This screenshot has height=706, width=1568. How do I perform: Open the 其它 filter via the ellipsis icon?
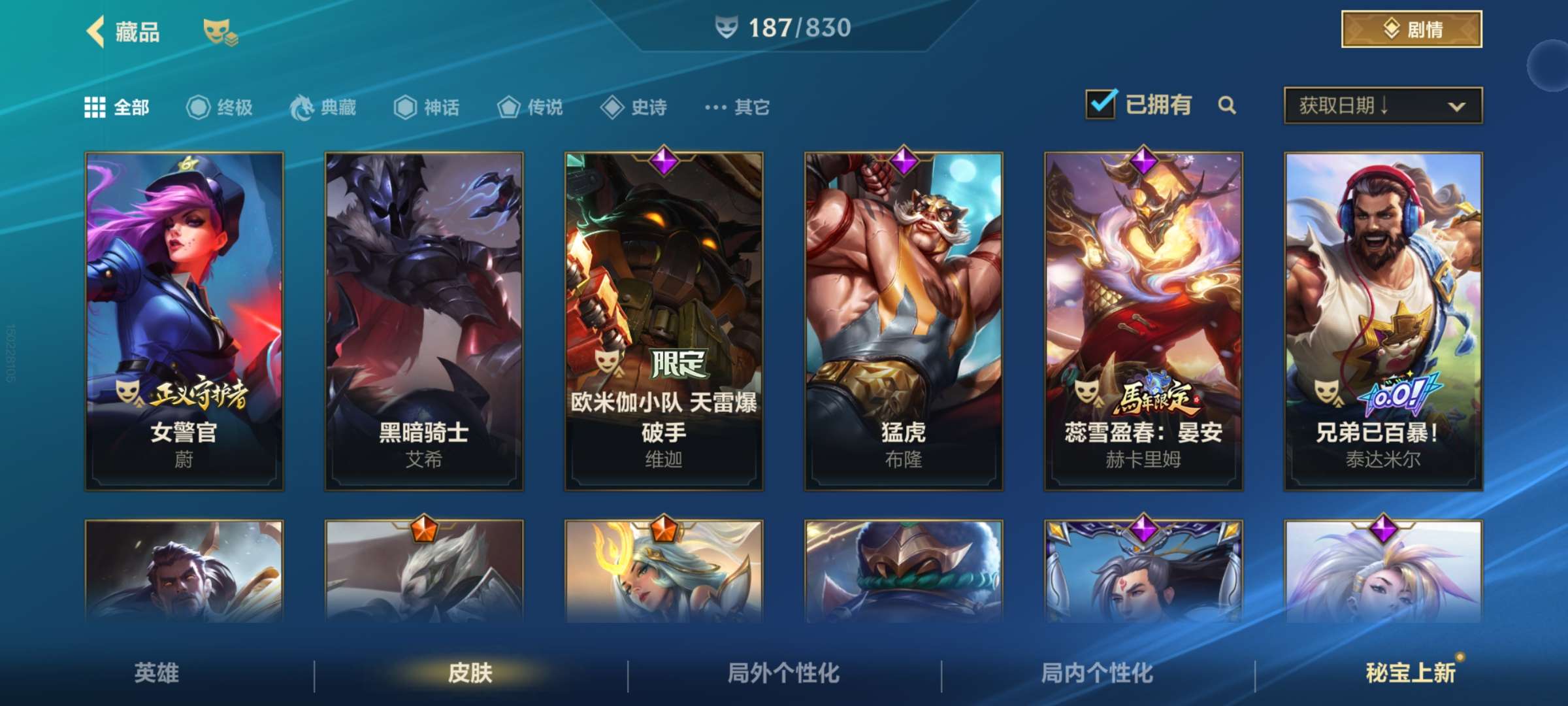(717, 108)
